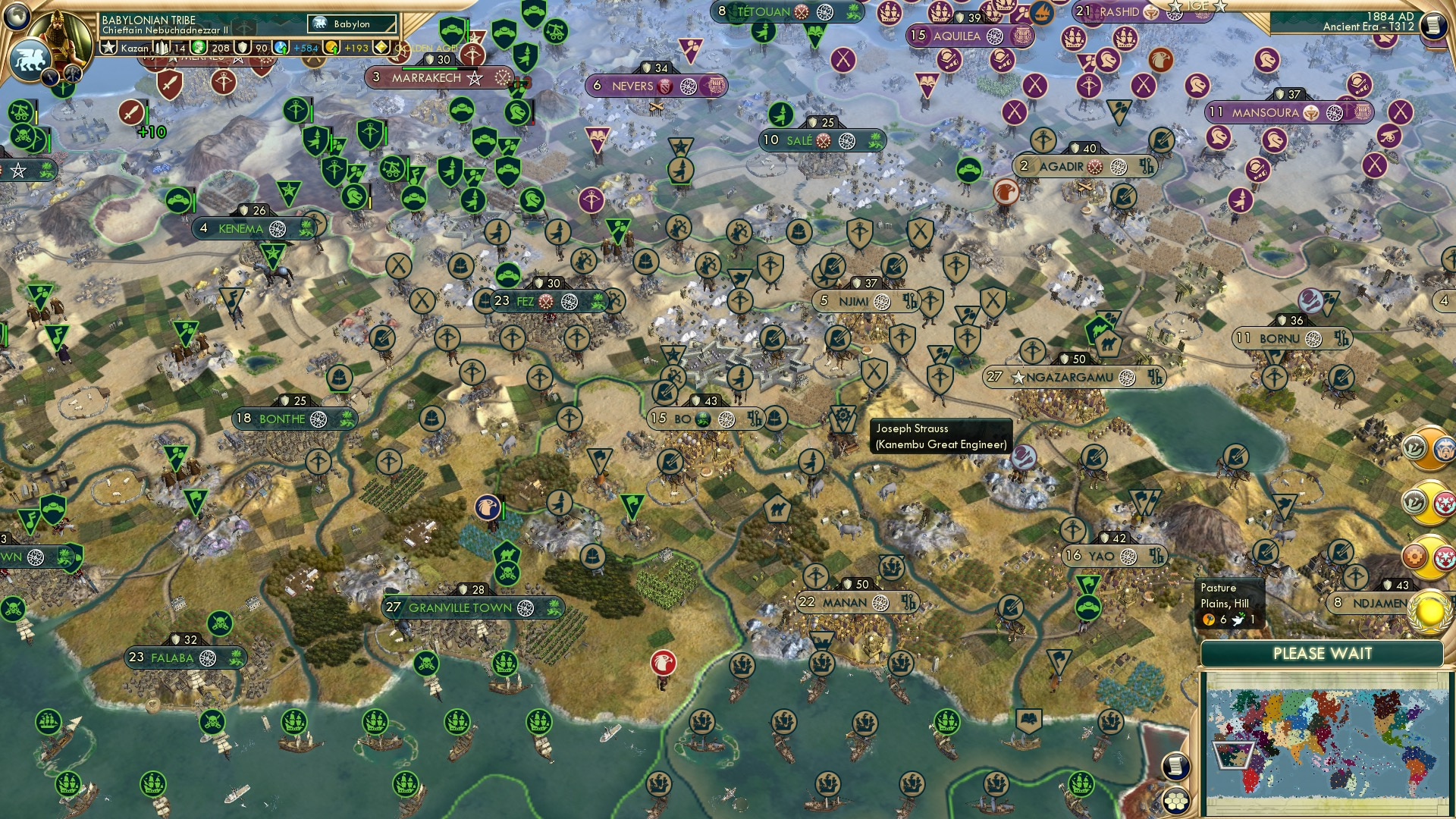
Task: Select the Njimi city banner
Action: (x=855, y=300)
